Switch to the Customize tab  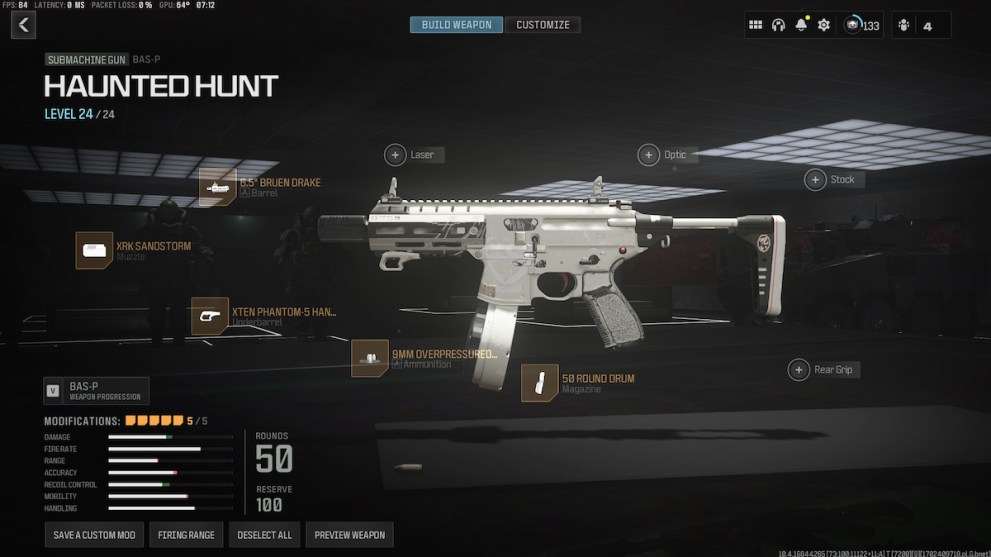click(542, 25)
